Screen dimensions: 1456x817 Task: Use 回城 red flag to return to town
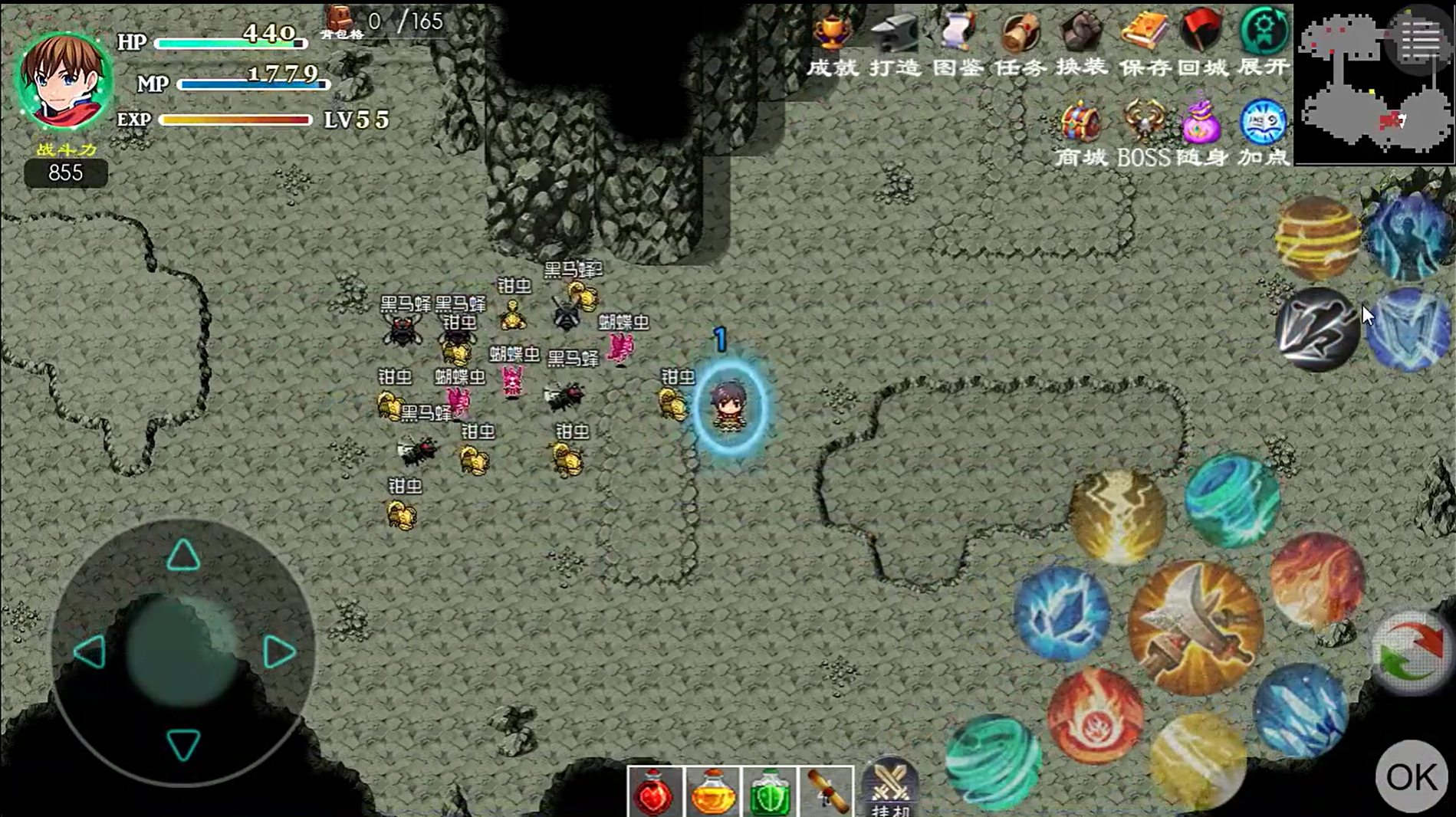(x=1202, y=44)
